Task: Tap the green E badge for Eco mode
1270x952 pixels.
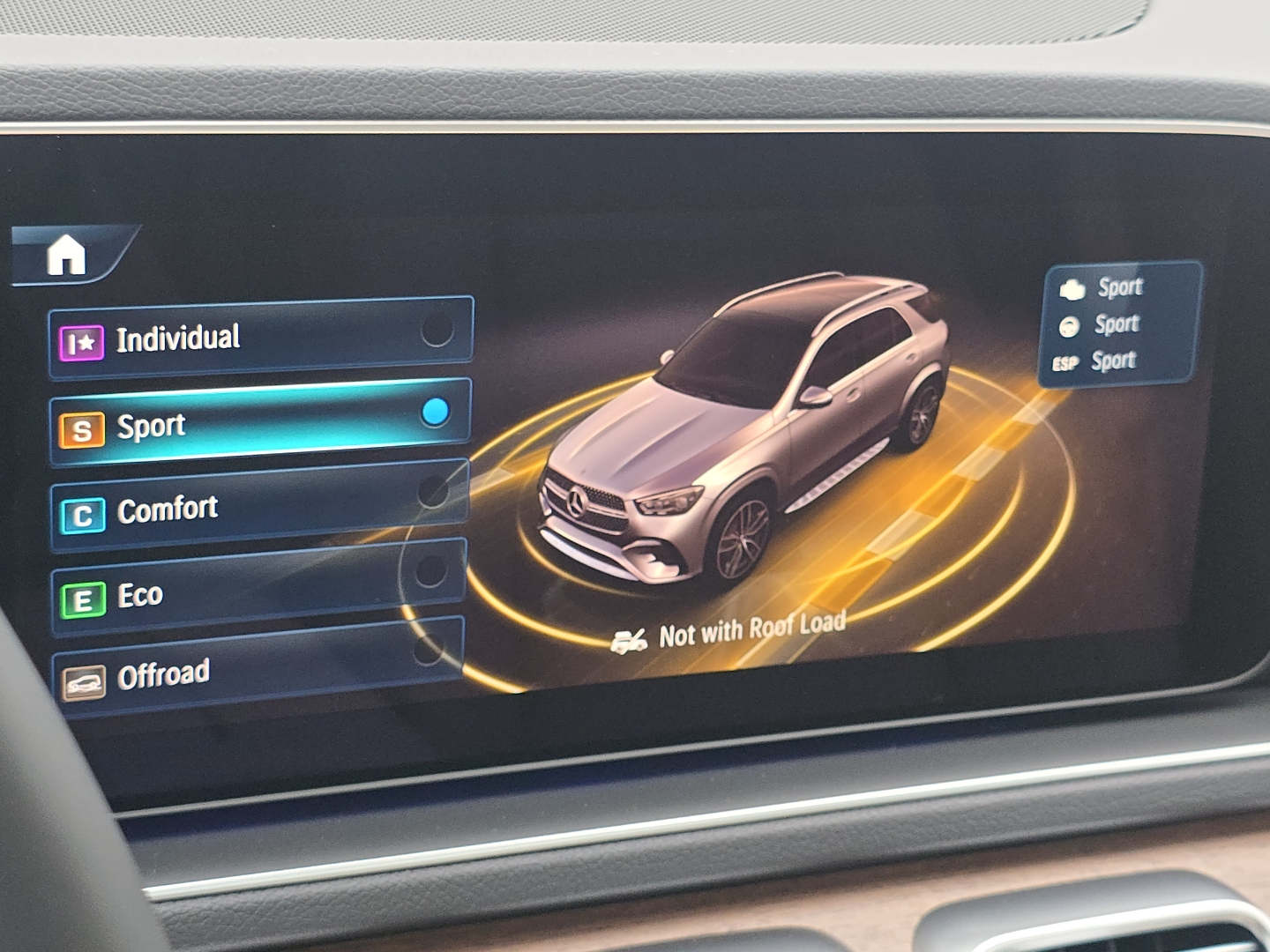Action: [81, 592]
